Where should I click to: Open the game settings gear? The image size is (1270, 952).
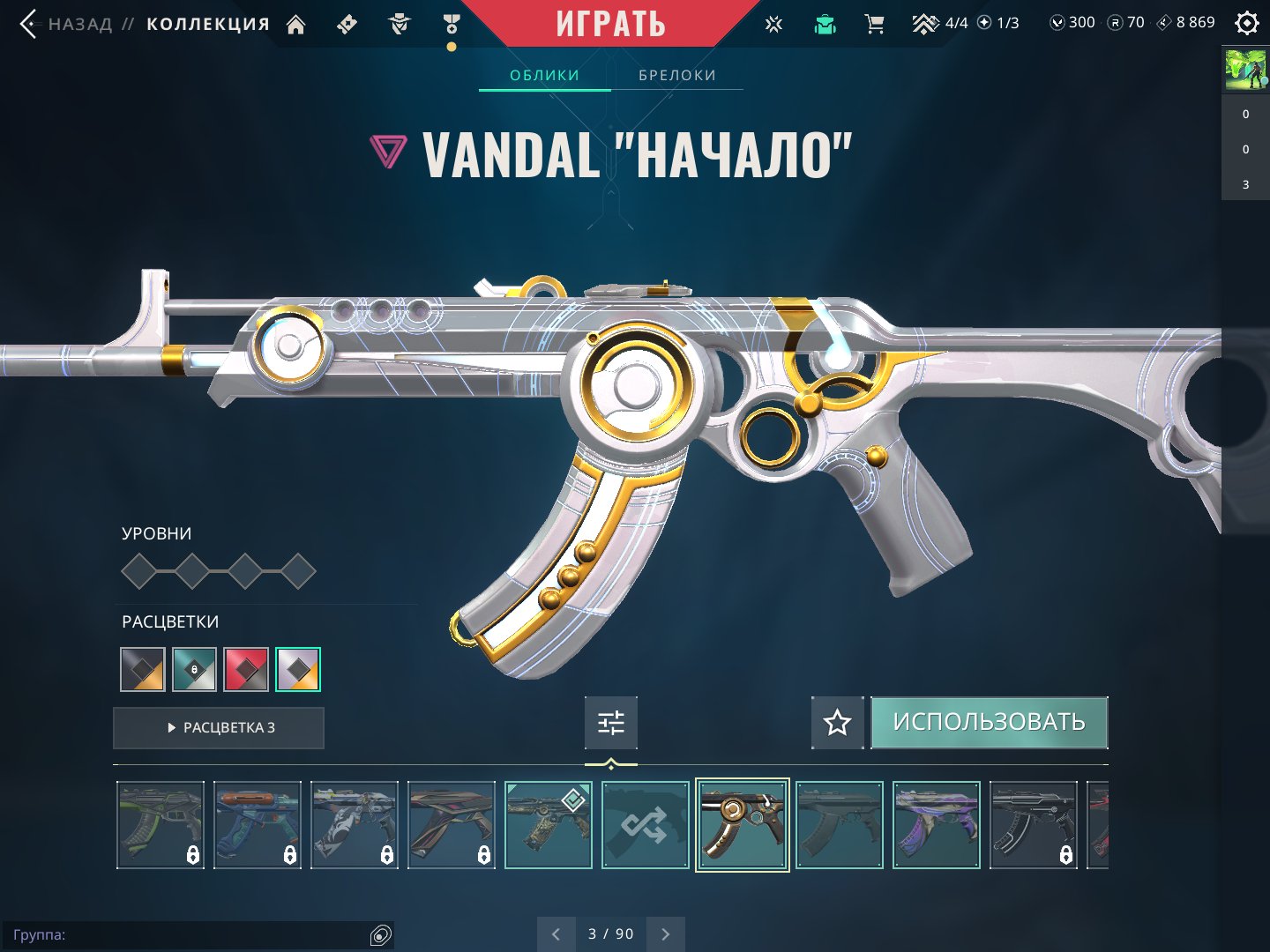coord(1246,22)
